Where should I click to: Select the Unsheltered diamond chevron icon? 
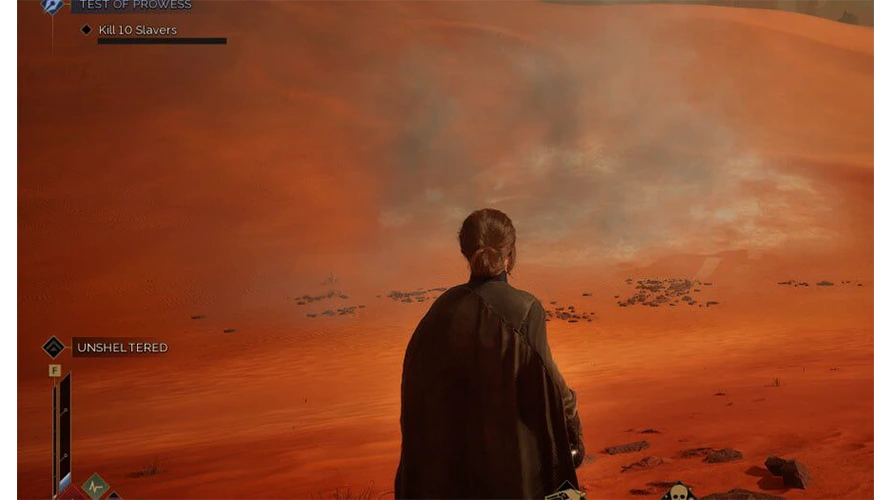pyautogui.click(x=53, y=347)
